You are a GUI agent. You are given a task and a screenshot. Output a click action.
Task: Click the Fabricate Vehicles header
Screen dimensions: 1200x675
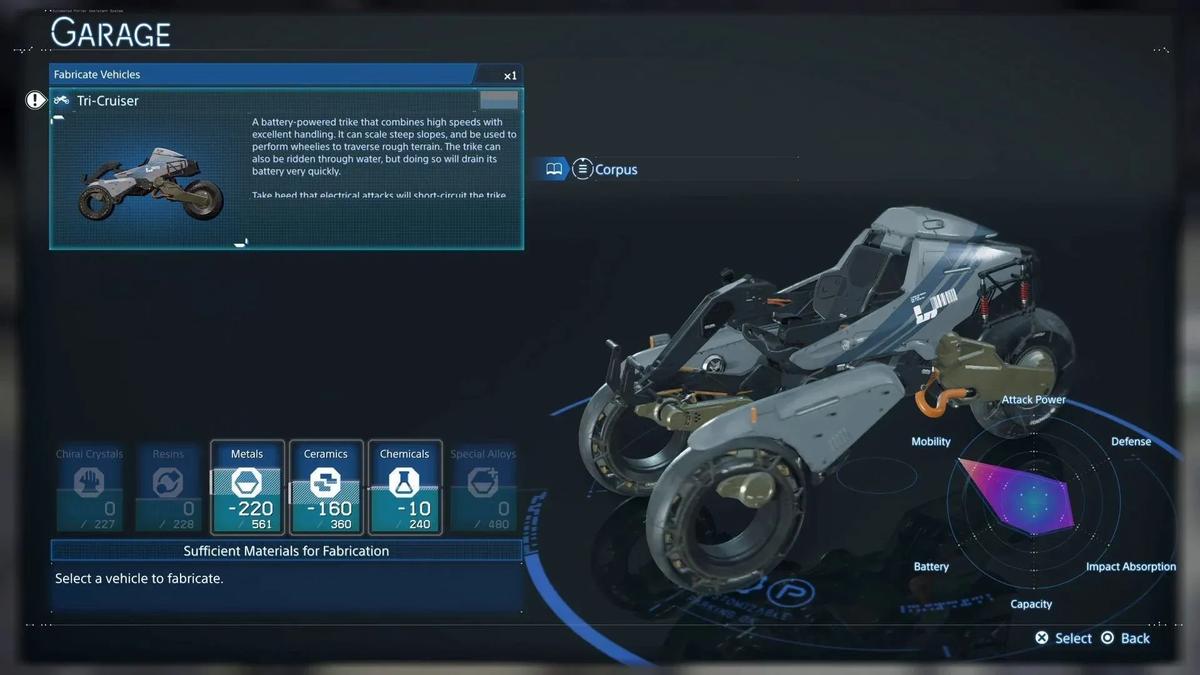point(97,75)
